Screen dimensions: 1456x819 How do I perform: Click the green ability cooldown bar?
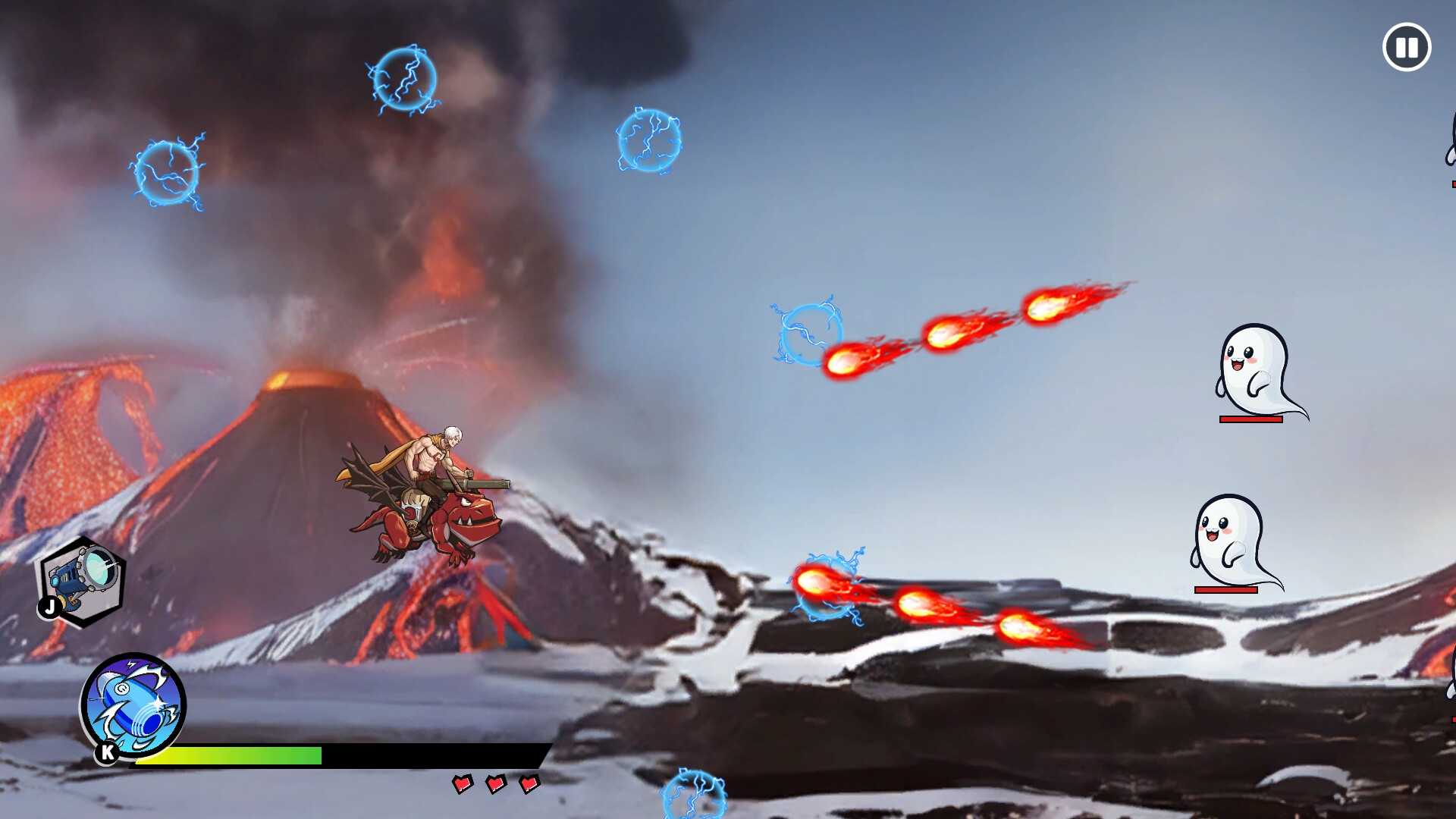point(227,756)
